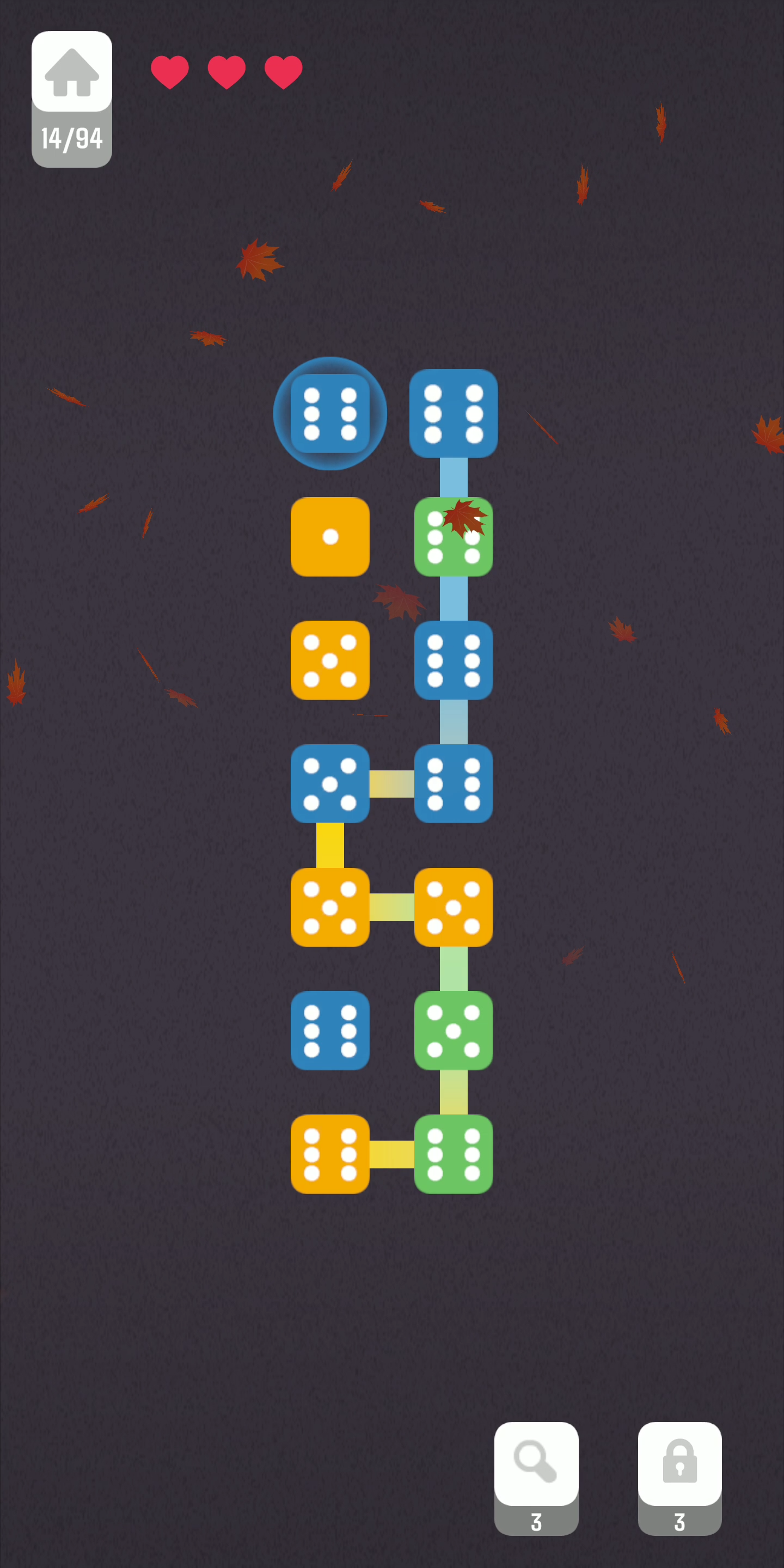This screenshot has width=784, height=1568.
Task: Tap the blue five dice in the middle
Action: pyautogui.click(x=330, y=785)
